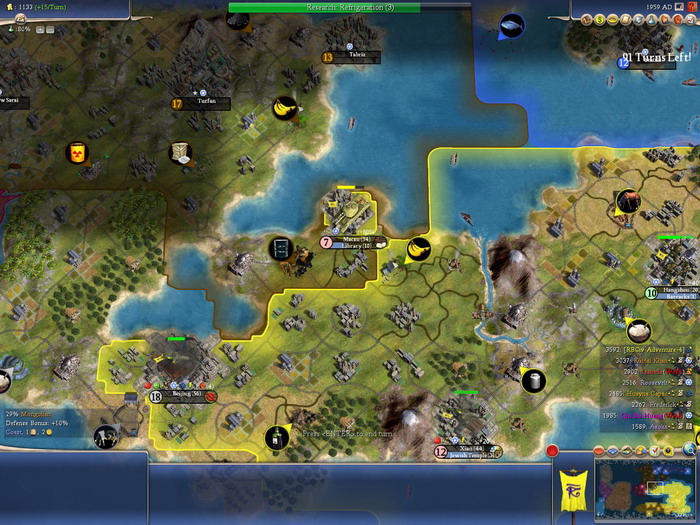Toggle the globe view button
Image resolution: width=700 pixels, height=525 pixels.
coord(689,450)
